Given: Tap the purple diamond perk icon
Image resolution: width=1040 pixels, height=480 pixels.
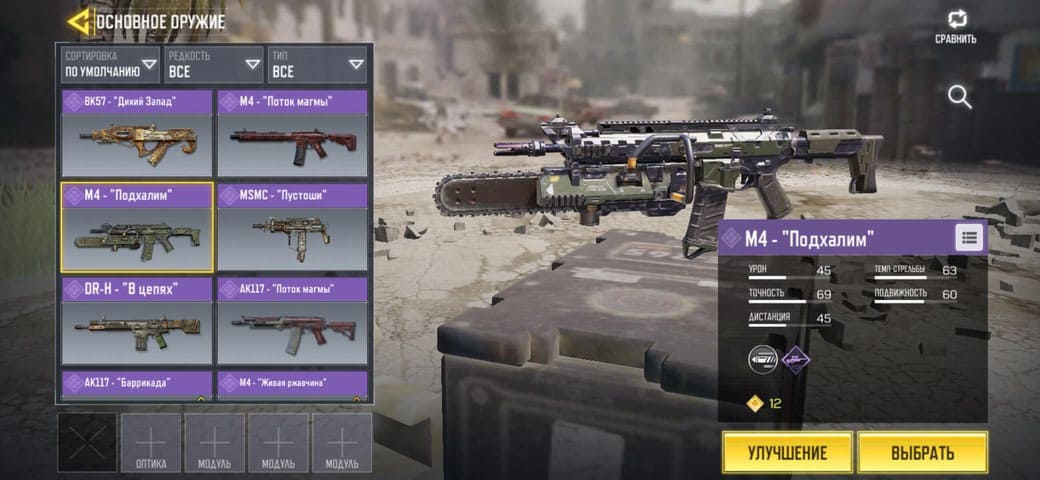Looking at the screenshot, I should 796,359.
